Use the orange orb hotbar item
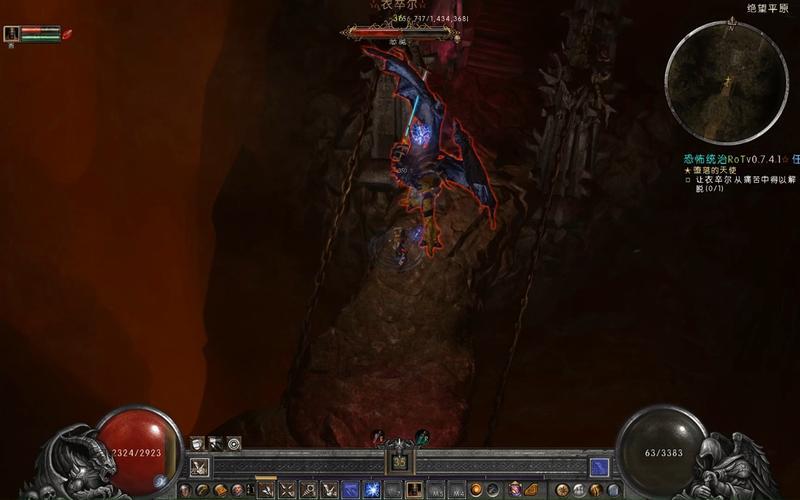The height and width of the screenshot is (500, 800). coord(477,490)
